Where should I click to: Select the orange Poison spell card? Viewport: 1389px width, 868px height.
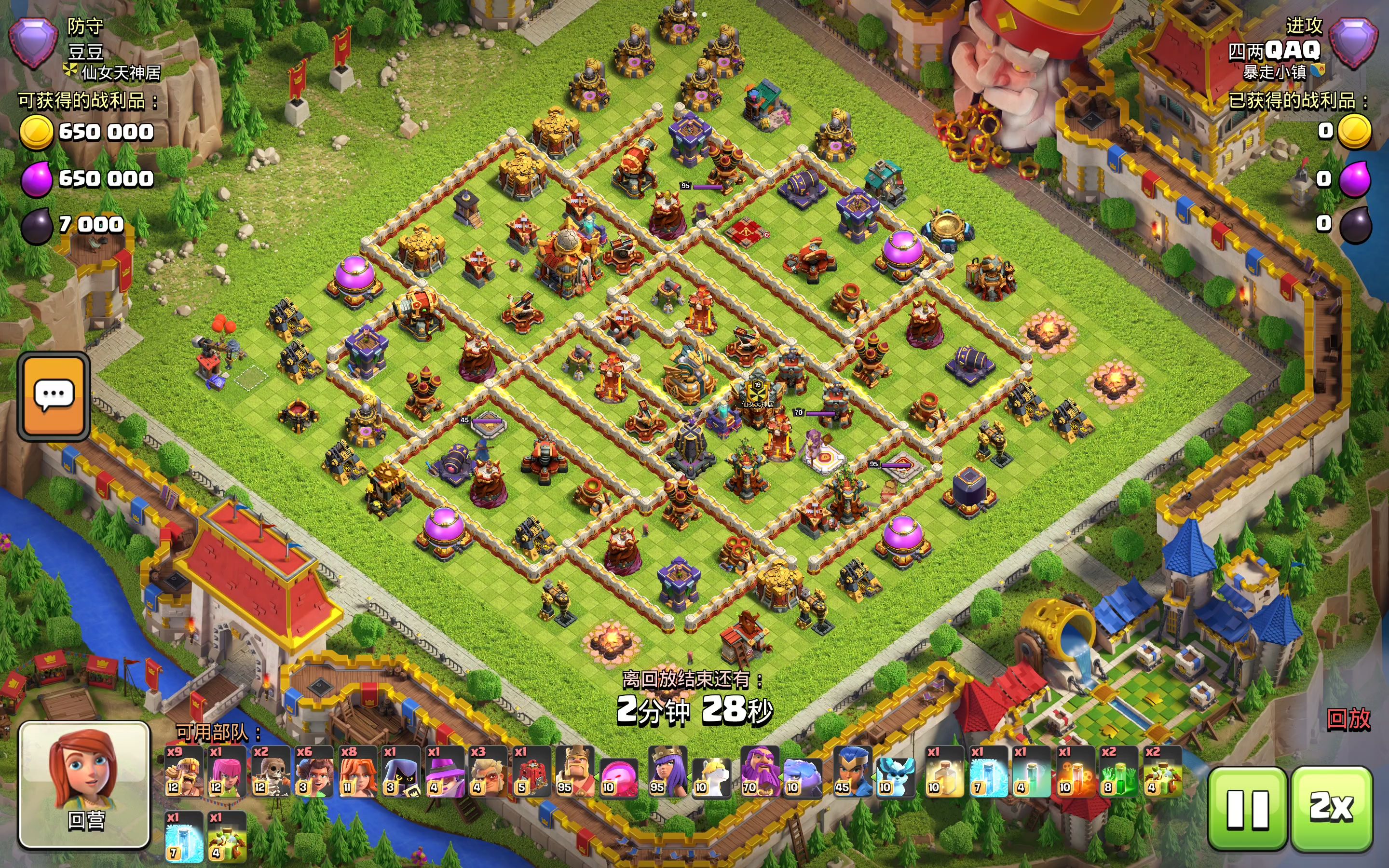coord(1075,772)
